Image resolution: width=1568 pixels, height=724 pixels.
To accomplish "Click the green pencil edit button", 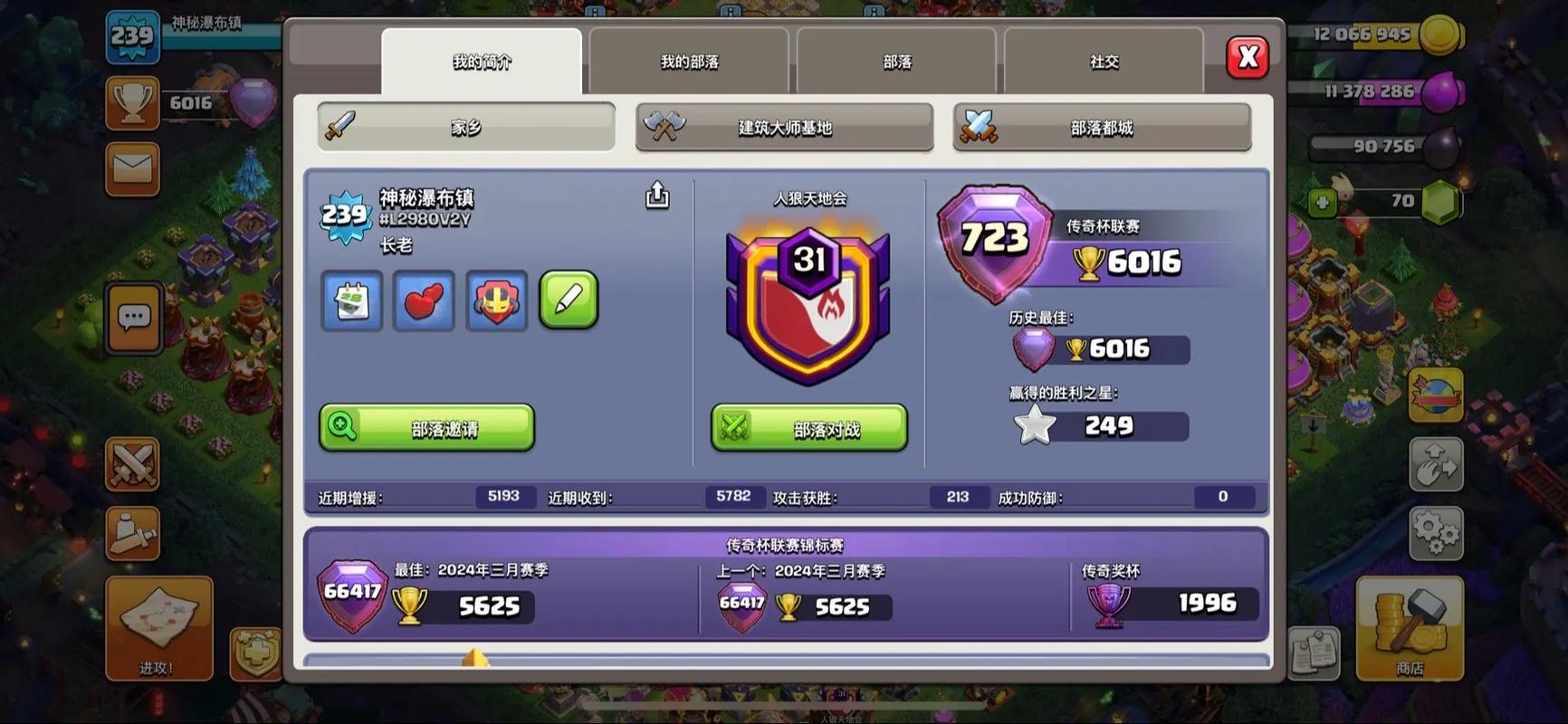I will coord(569,300).
